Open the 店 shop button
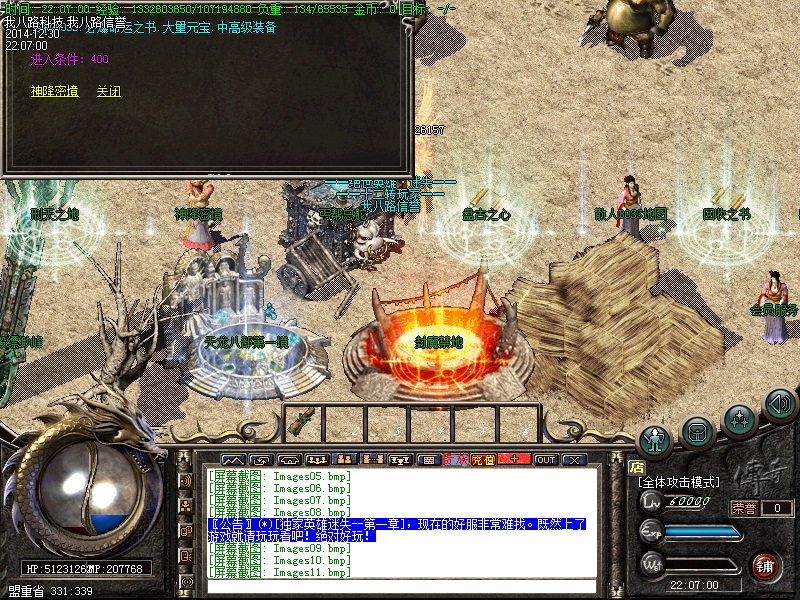This screenshot has width=800, height=600. [636, 466]
